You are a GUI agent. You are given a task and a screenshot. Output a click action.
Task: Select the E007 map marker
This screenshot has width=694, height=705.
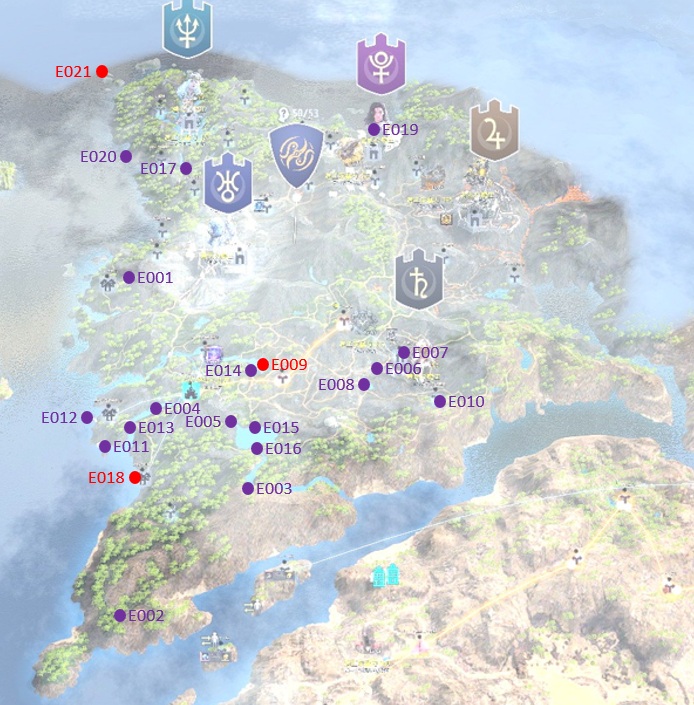click(404, 352)
